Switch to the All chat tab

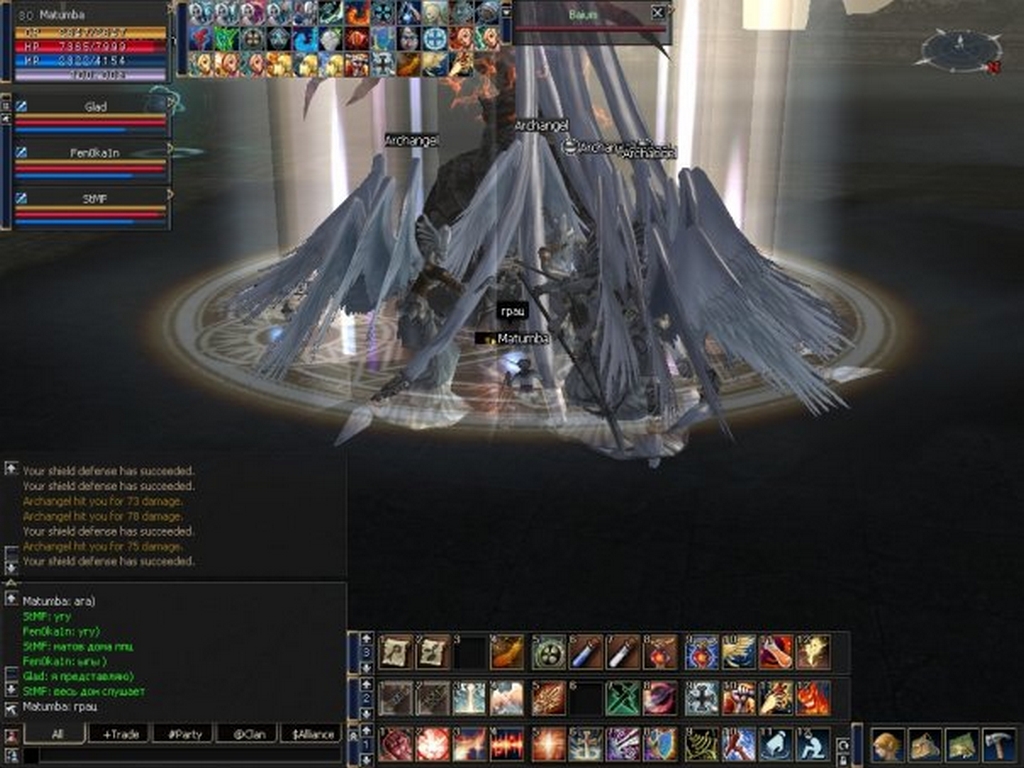(x=56, y=734)
